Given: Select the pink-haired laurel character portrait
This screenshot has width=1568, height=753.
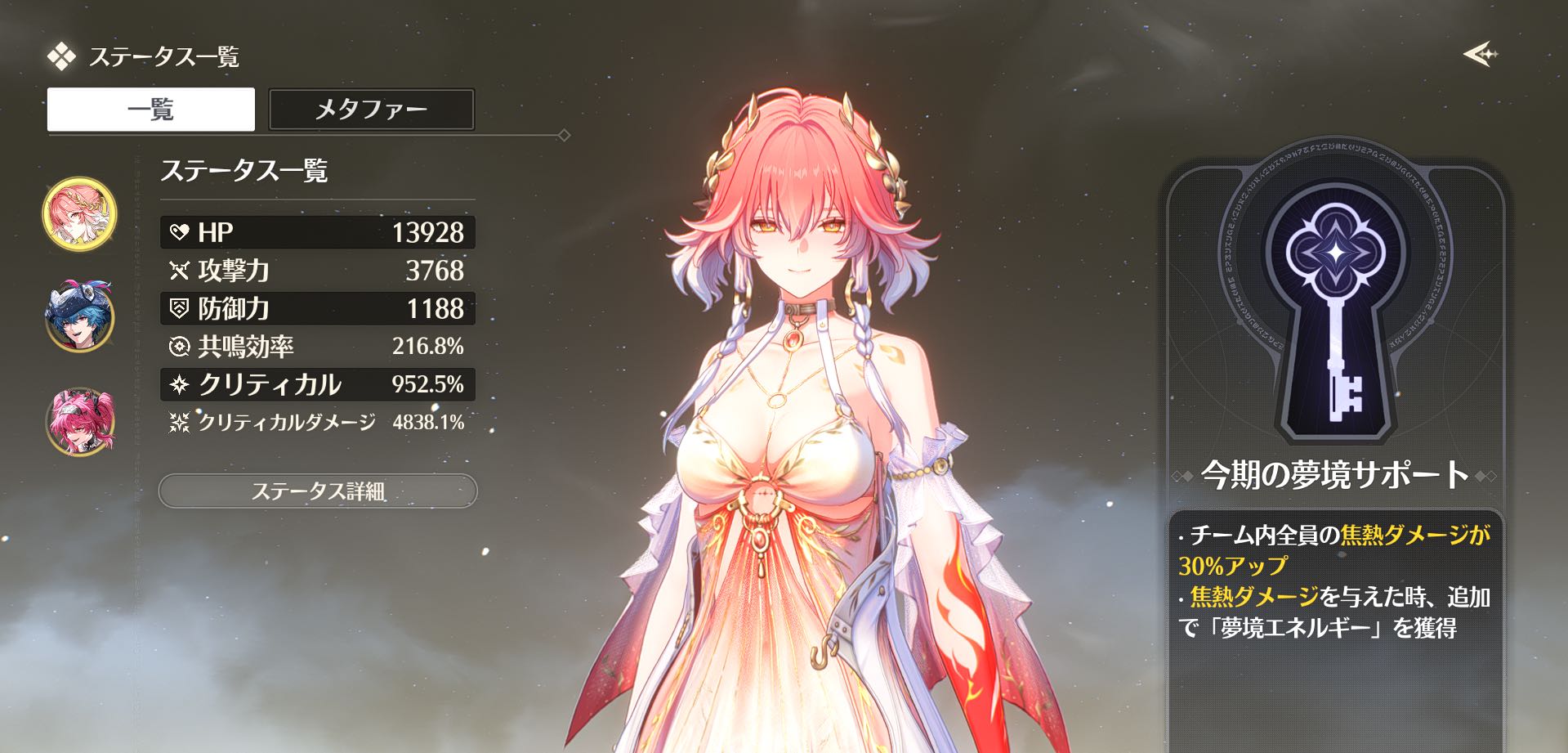Looking at the screenshot, I should point(79,214).
